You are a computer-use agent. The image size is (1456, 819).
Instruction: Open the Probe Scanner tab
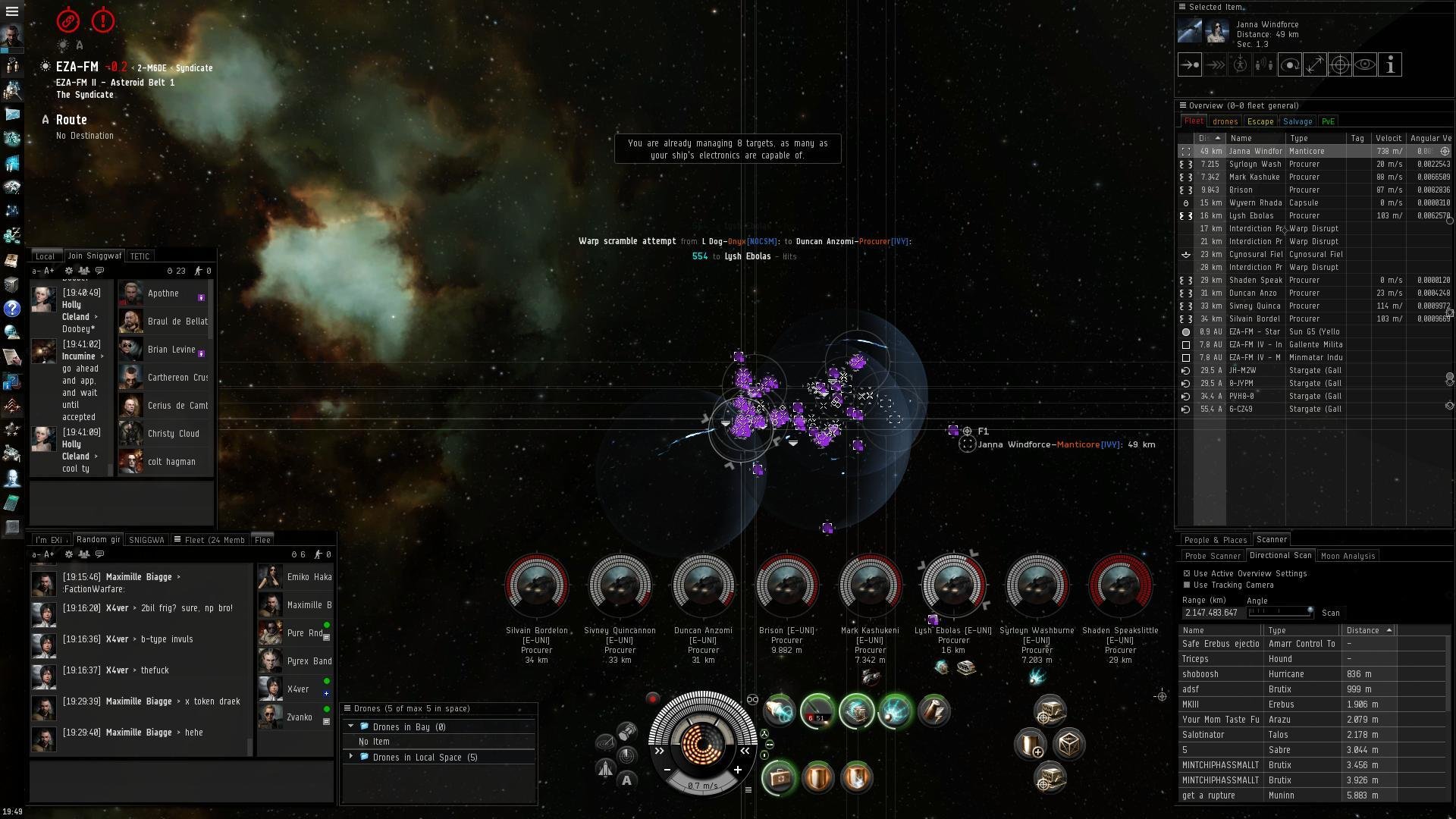point(1213,556)
